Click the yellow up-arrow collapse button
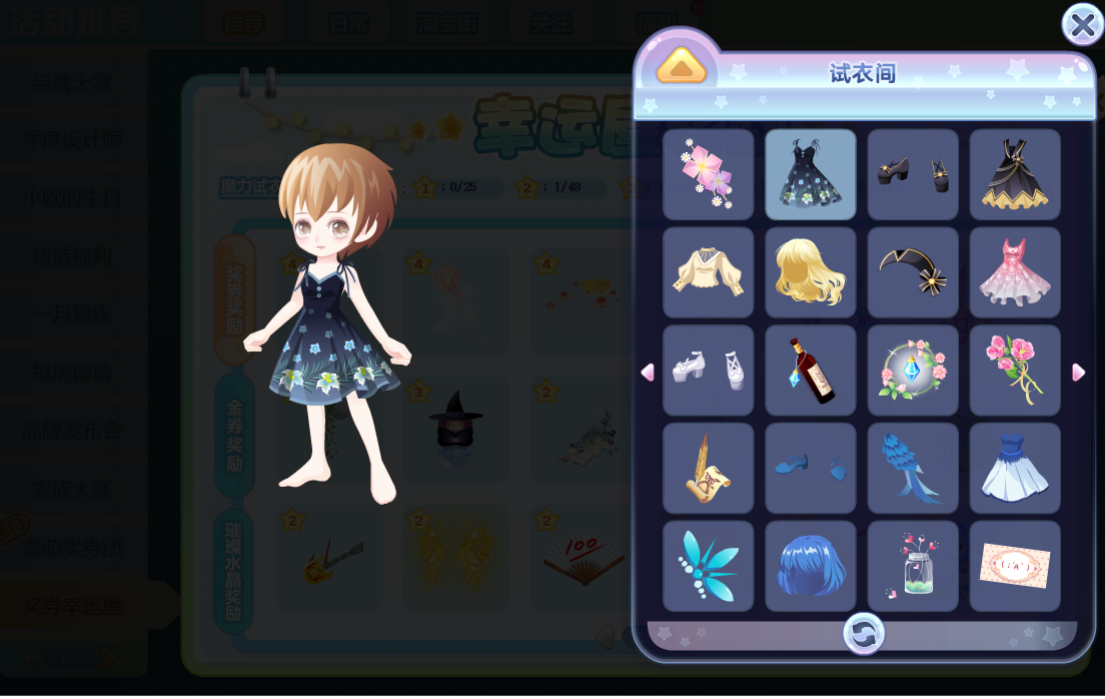The height and width of the screenshot is (699, 1105). pyautogui.click(x=681, y=67)
